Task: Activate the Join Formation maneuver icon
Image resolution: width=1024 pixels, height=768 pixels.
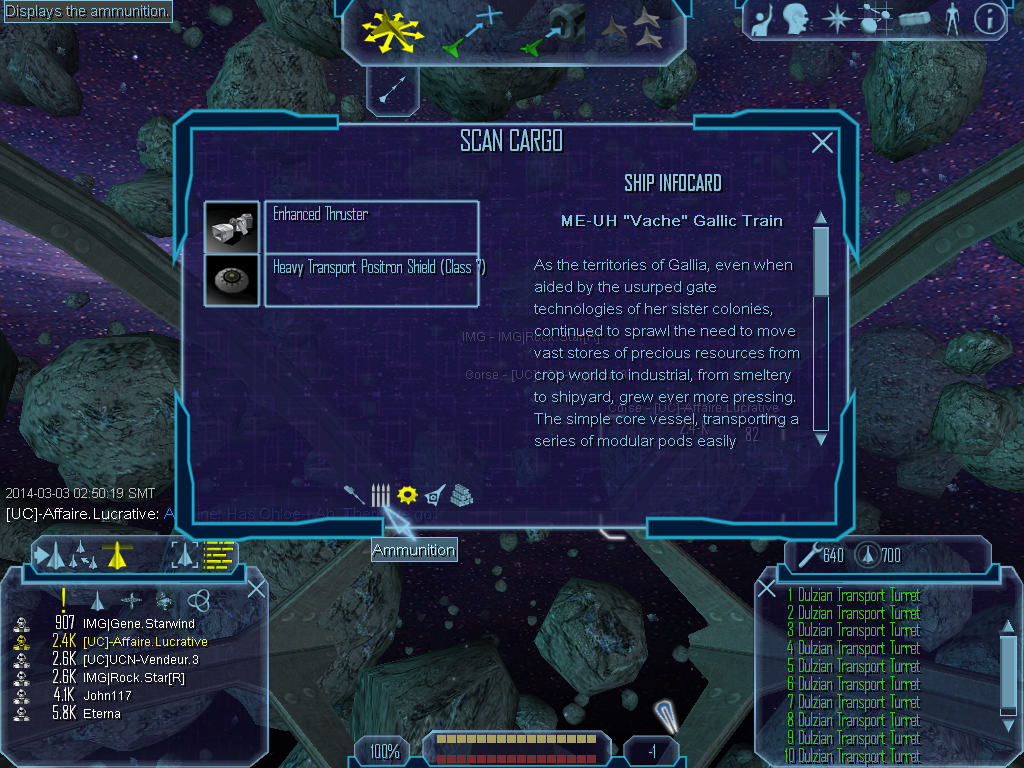Action: click(x=633, y=30)
